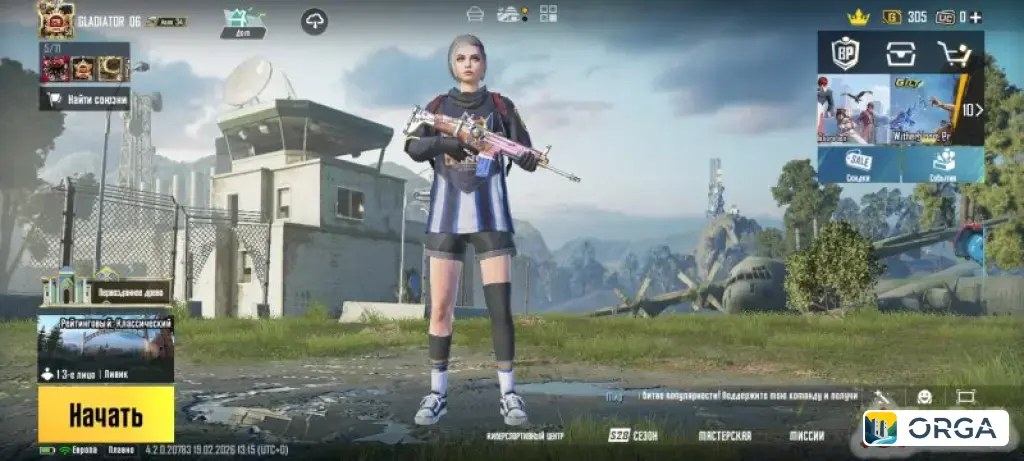The height and width of the screenshot is (461, 1024).
Task: Open the four-squares grid icon
Action: (548, 13)
